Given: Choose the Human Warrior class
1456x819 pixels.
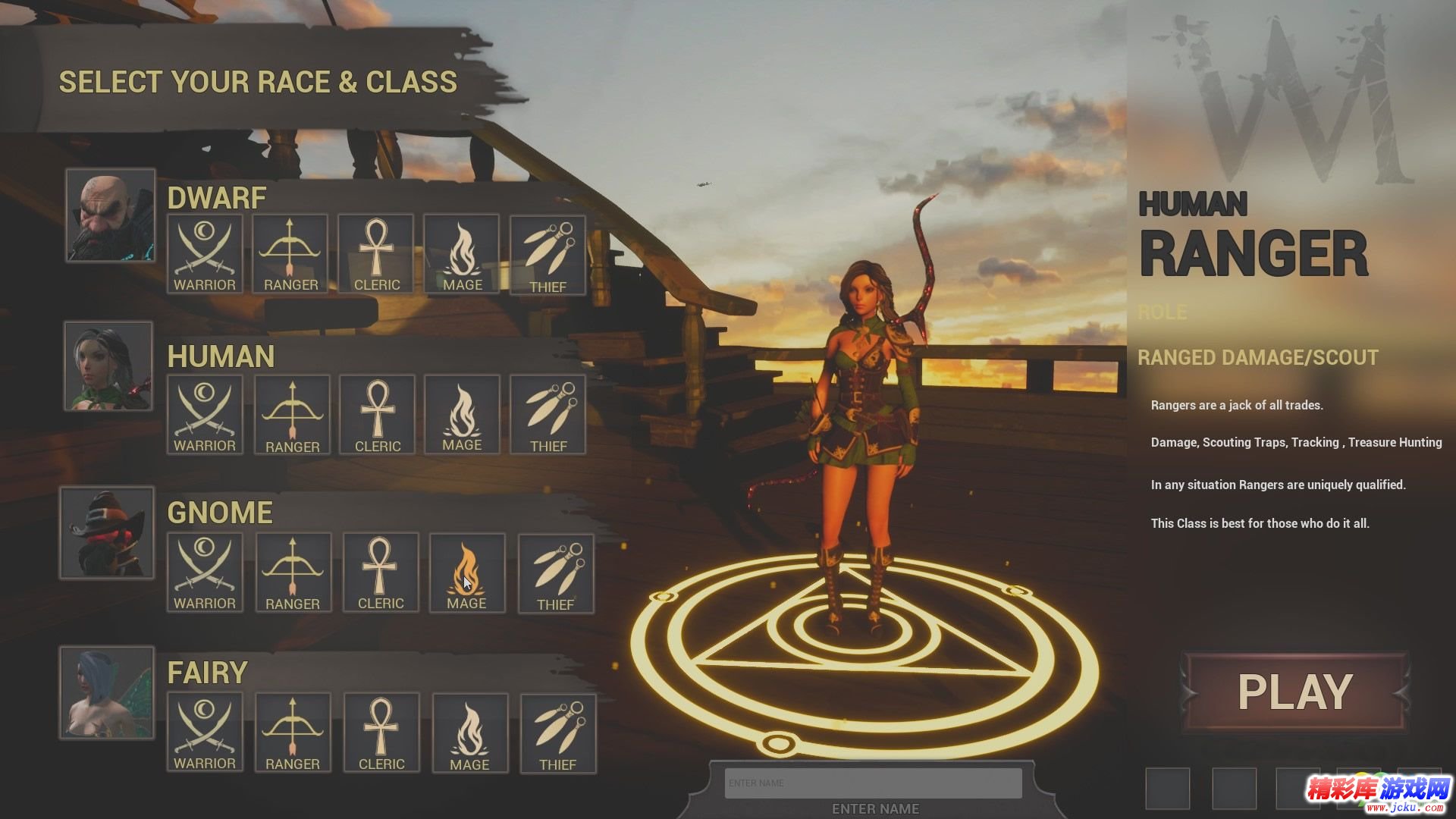Looking at the screenshot, I should click(x=205, y=414).
